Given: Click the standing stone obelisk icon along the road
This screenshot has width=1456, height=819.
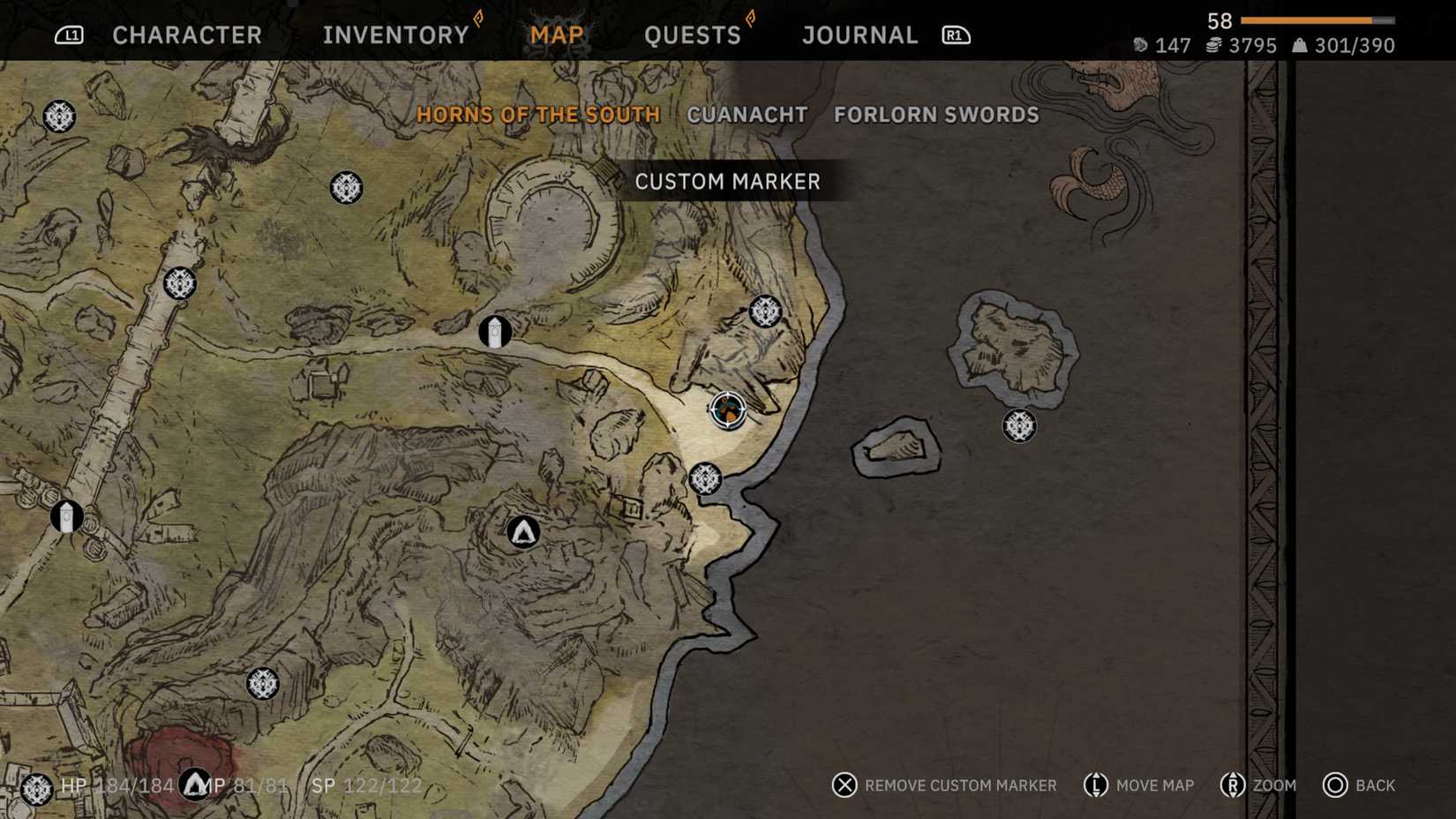Looking at the screenshot, I should 497,330.
